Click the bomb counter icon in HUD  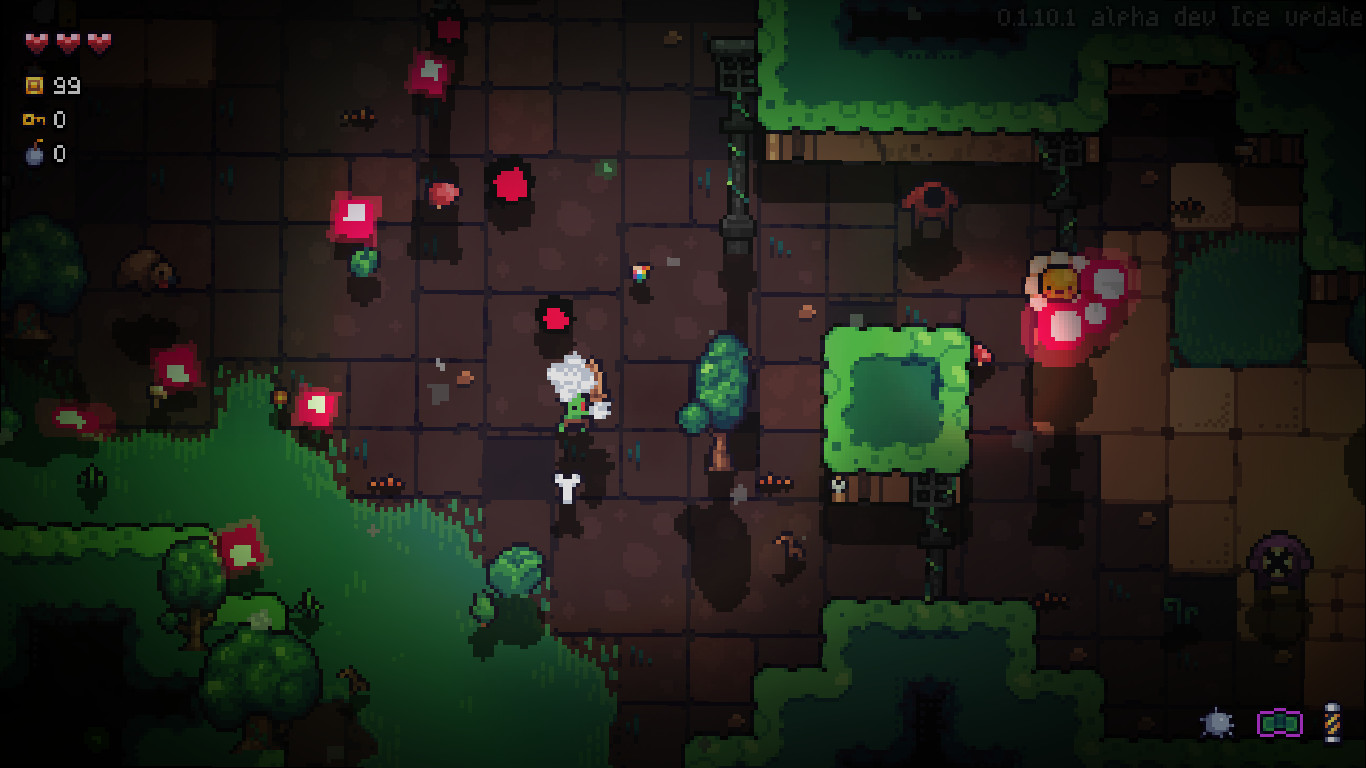click(32, 154)
